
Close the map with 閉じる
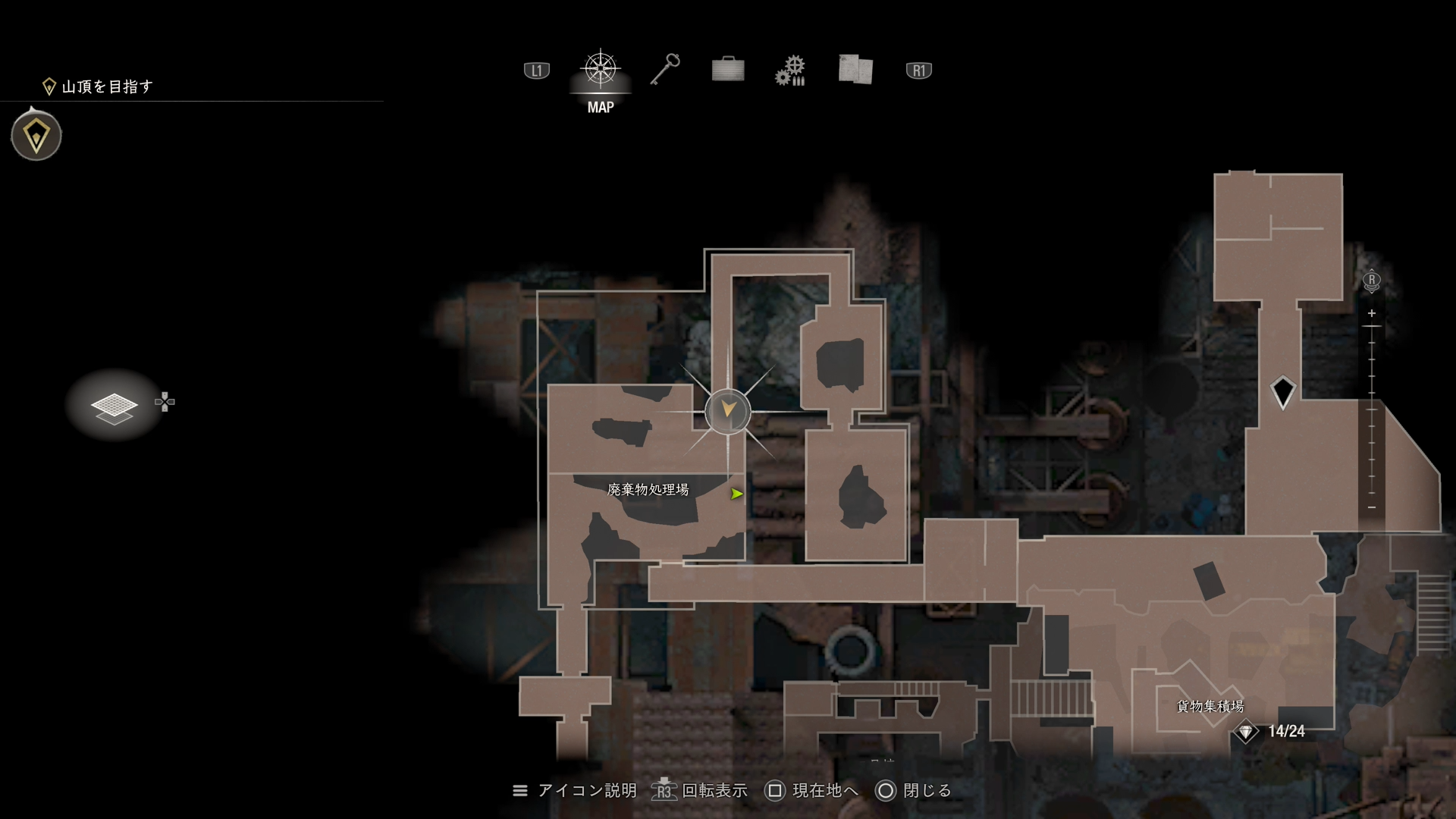click(928, 790)
